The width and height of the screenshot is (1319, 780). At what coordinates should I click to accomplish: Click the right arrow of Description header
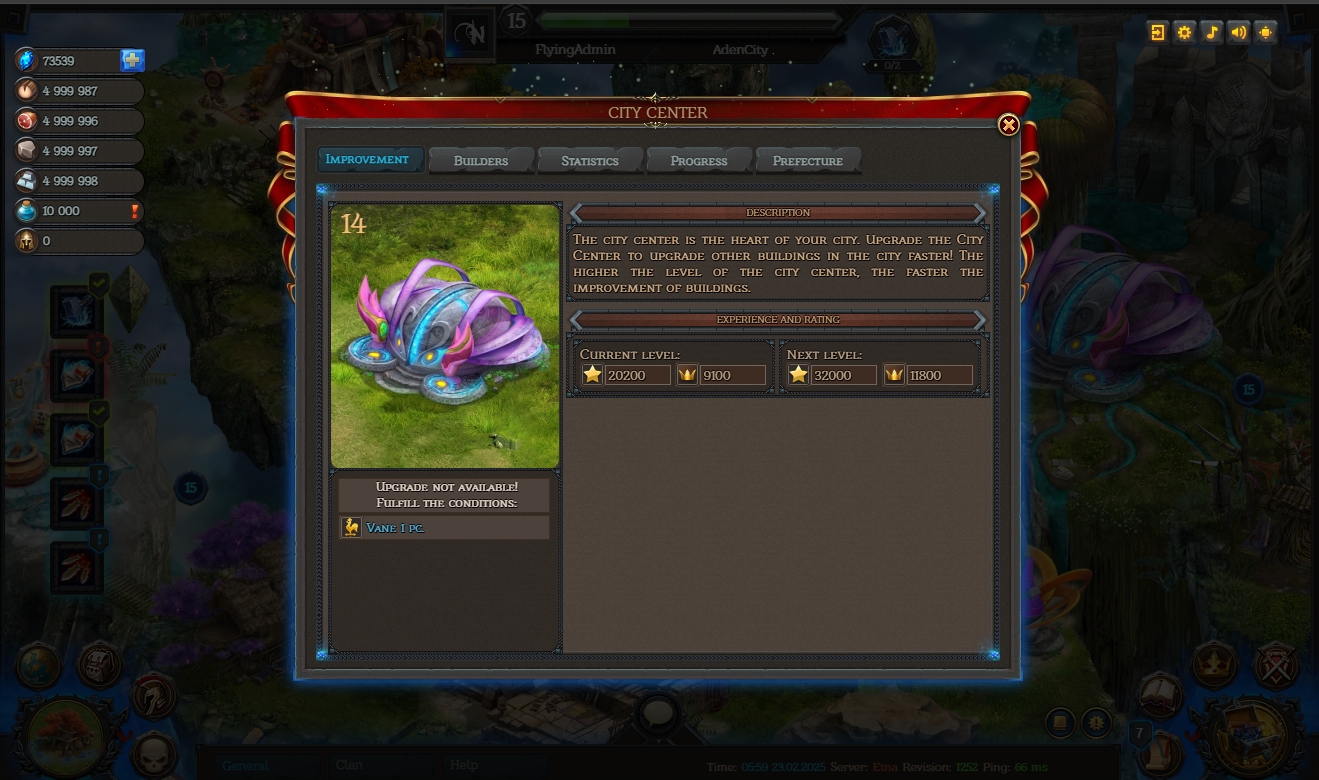click(980, 213)
